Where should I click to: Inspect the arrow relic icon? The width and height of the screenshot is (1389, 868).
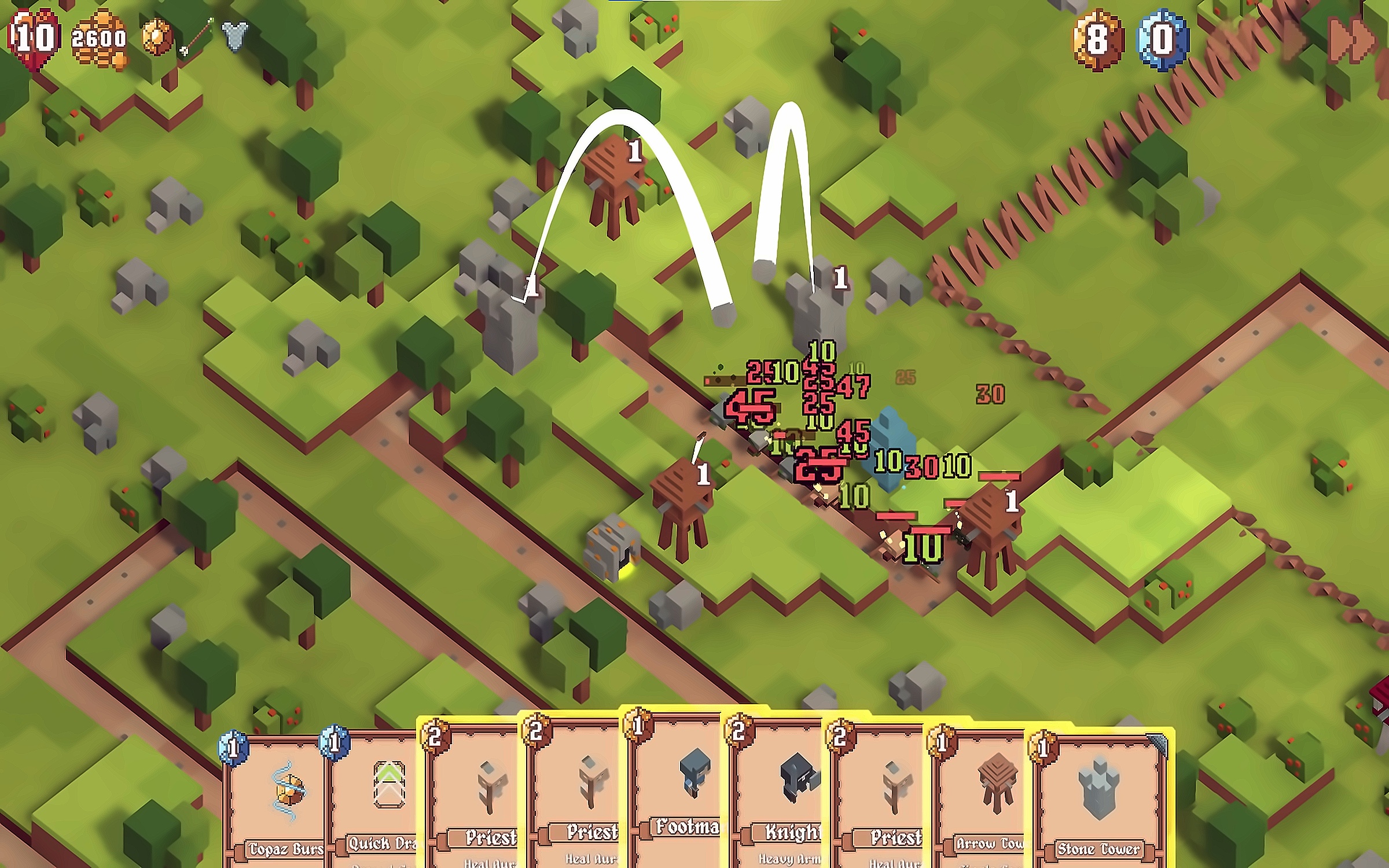click(x=197, y=37)
